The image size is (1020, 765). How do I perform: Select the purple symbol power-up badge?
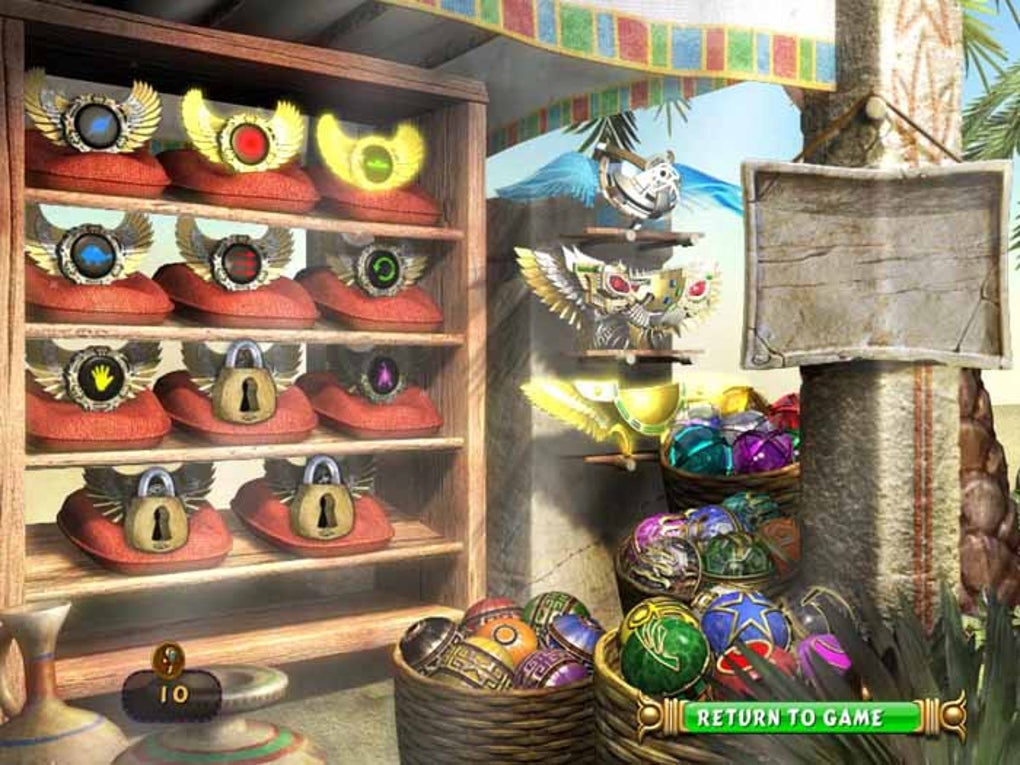tap(382, 376)
